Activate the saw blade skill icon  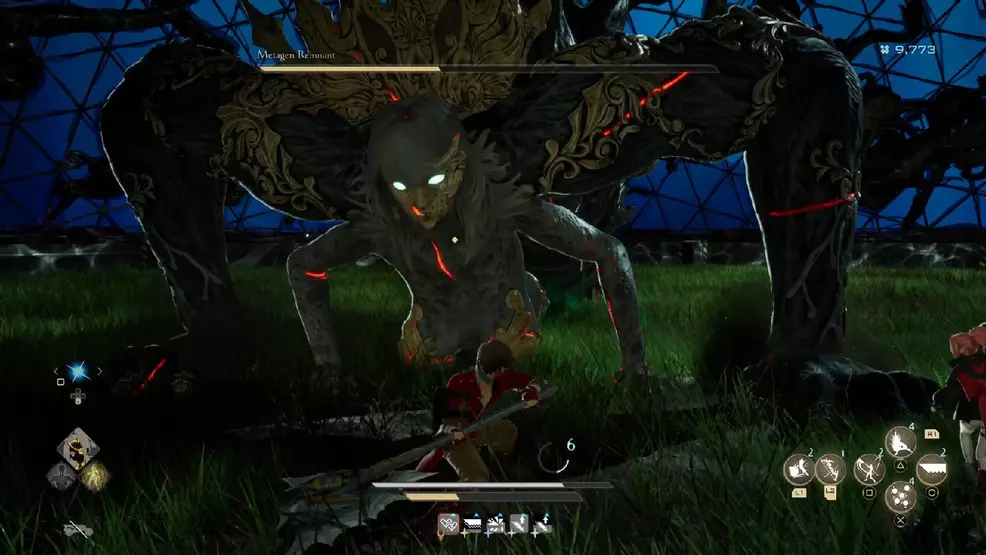pos(932,469)
